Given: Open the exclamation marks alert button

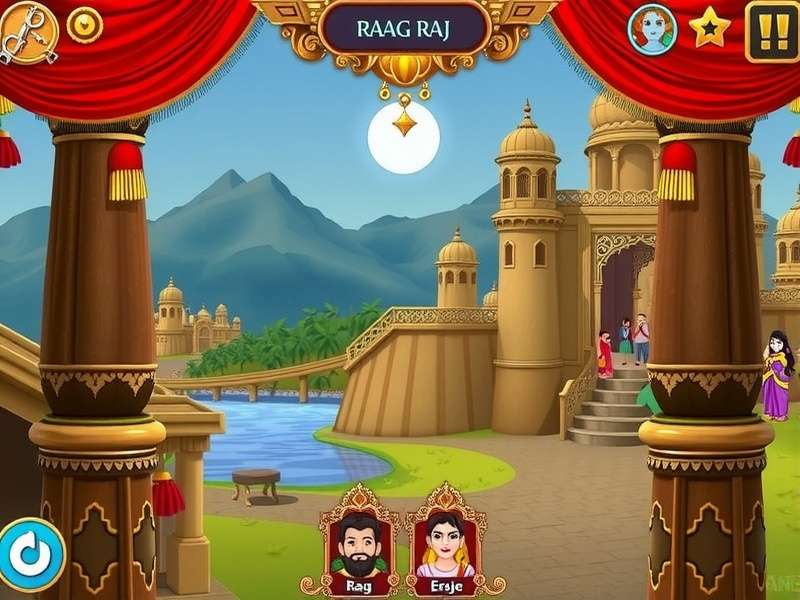Looking at the screenshot, I should tap(772, 31).
